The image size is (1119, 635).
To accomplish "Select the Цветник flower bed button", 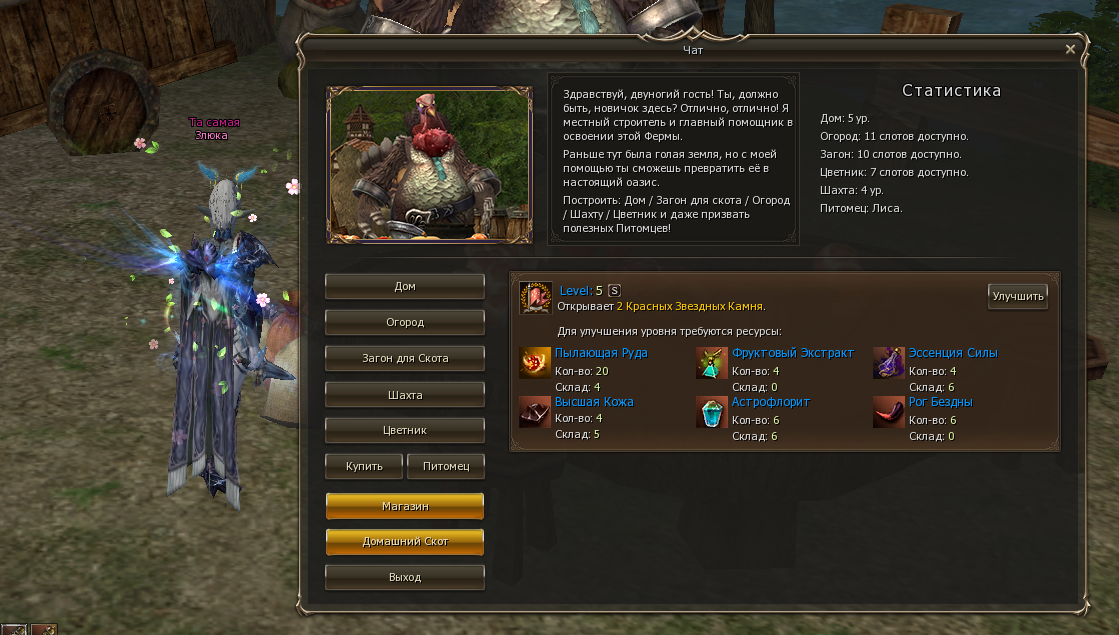I will coord(405,430).
